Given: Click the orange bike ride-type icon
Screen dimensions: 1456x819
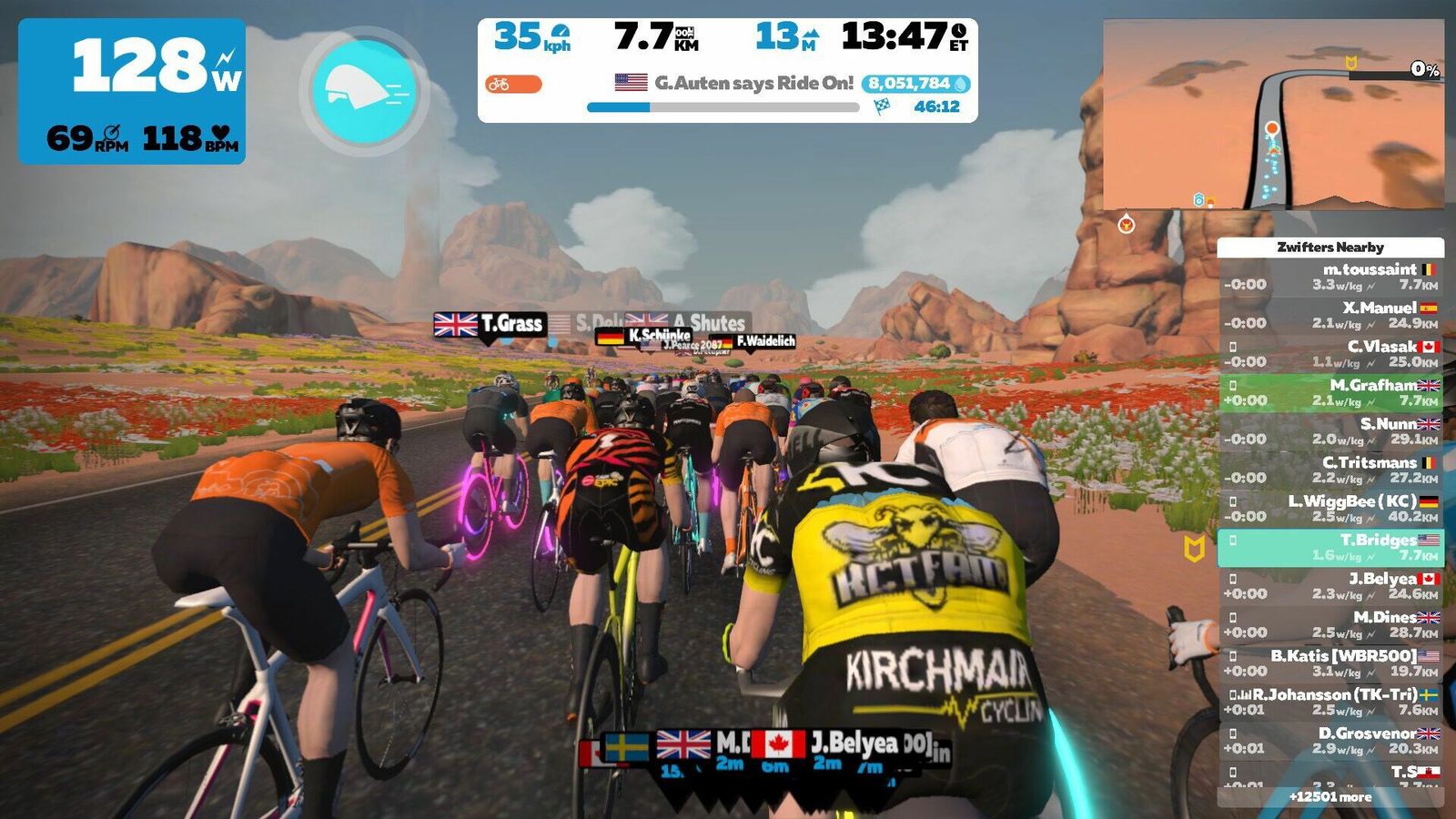Looking at the screenshot, I should click(x=513, y=85).
